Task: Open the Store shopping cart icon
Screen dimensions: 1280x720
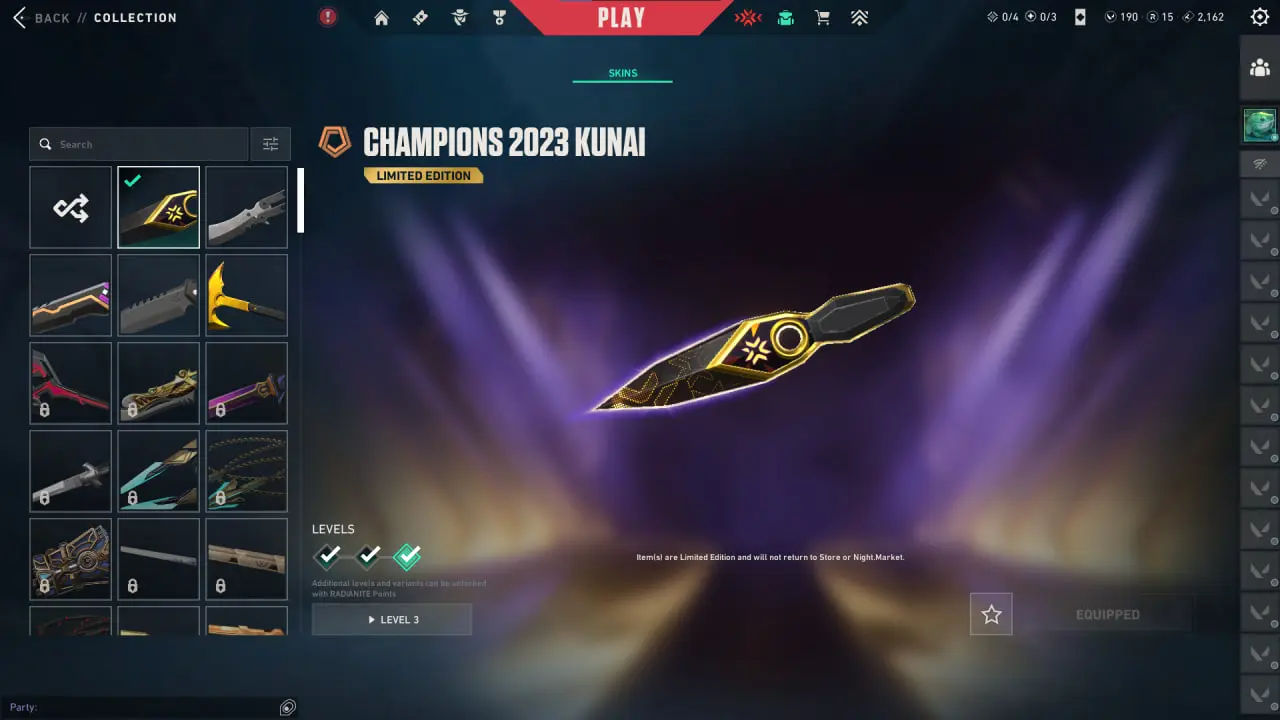Action: point(822,17)
